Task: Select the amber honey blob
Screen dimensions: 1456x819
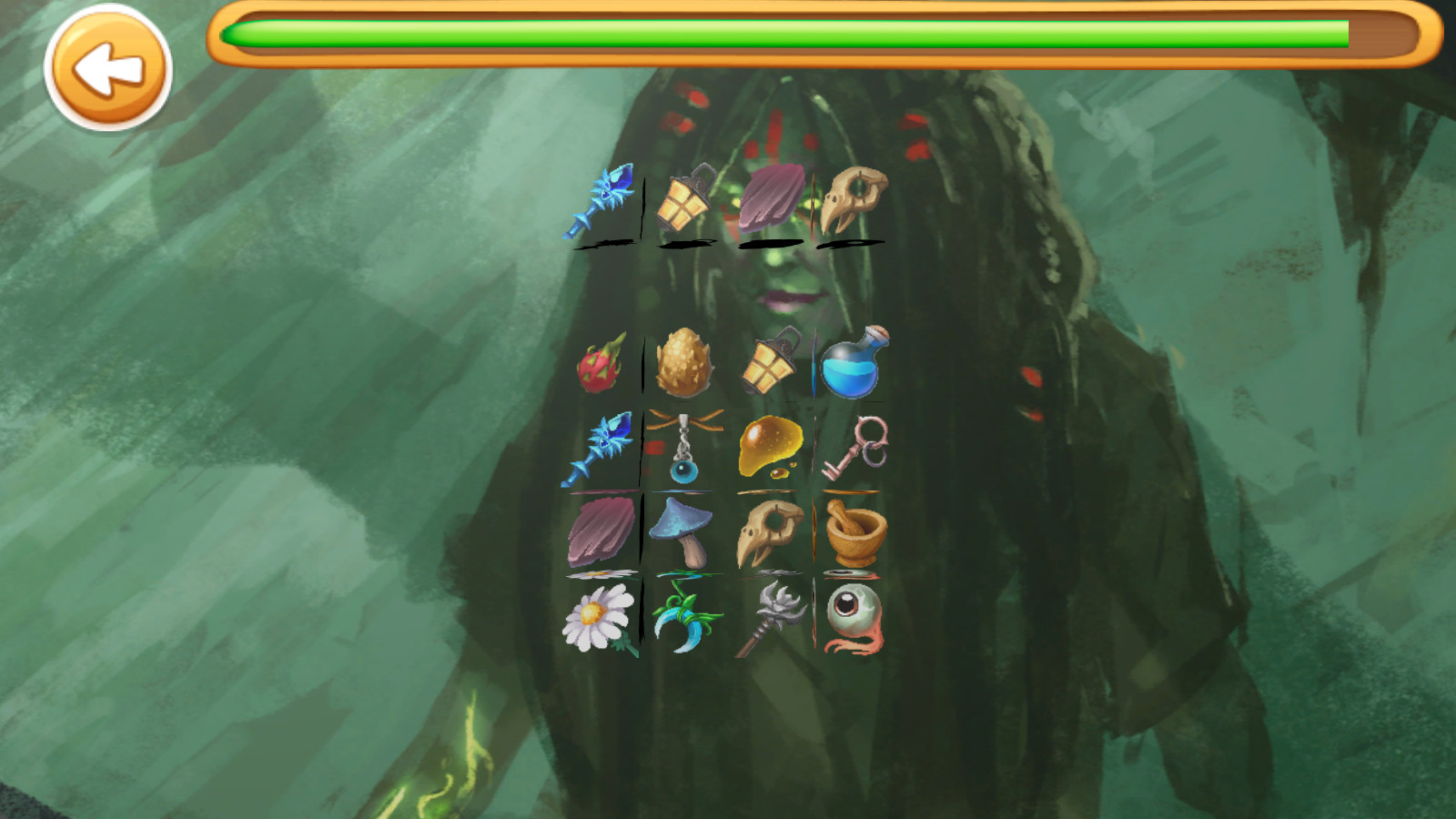Action: pyautogui.click(x=770, y=446)
